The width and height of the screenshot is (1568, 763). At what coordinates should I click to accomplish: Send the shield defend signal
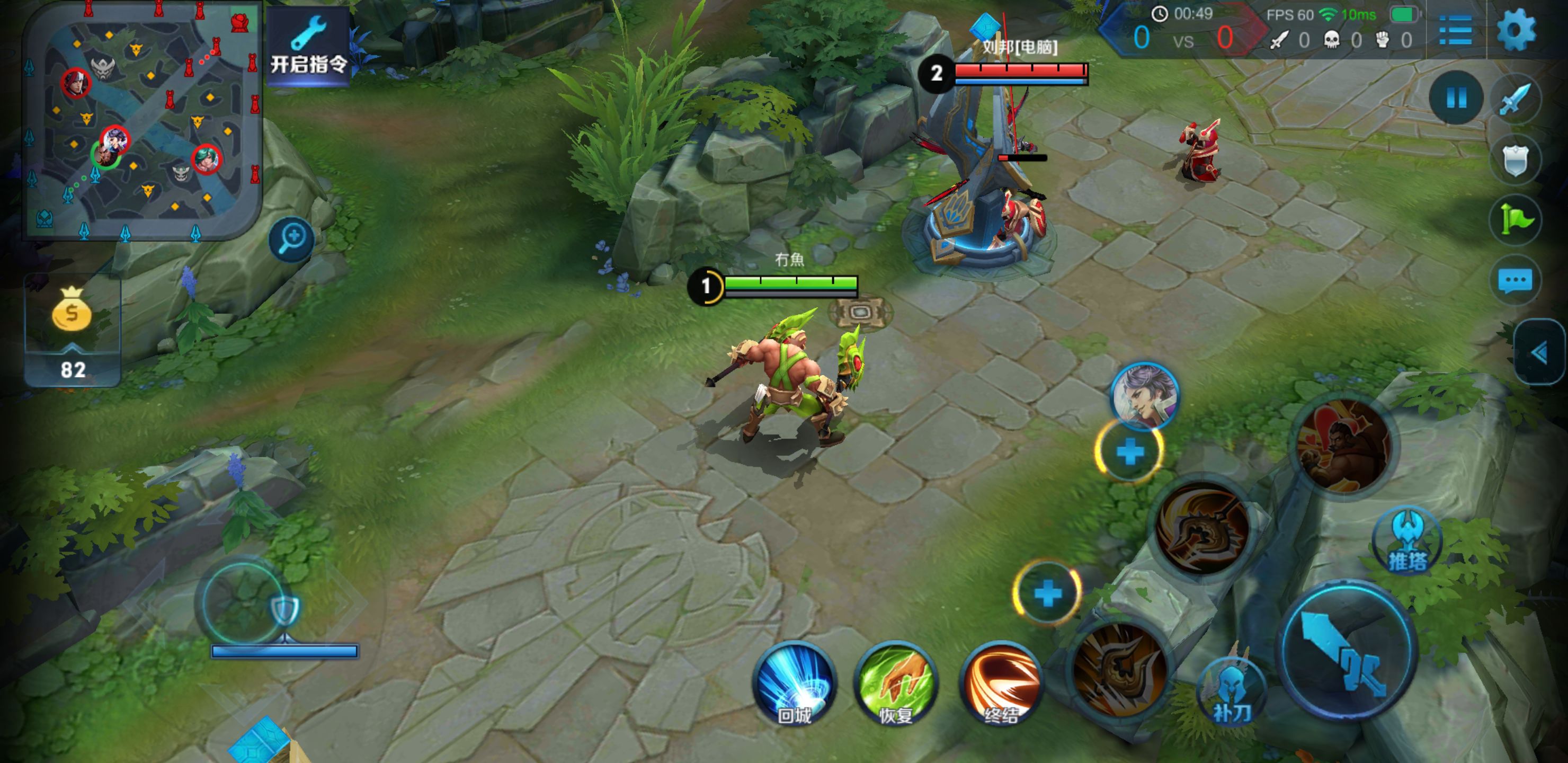(x=1515, y=161)
